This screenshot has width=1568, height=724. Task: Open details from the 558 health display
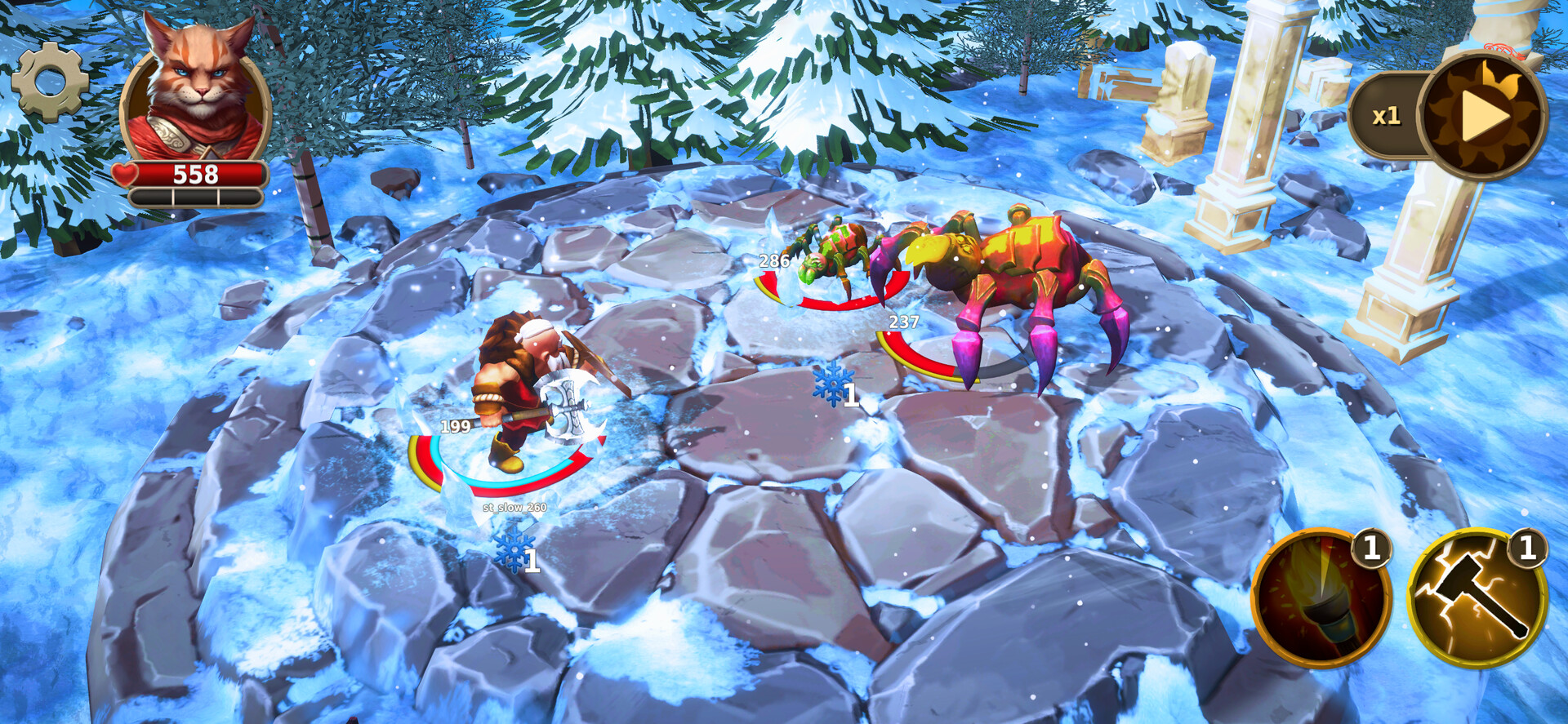[x=196, y=172]
